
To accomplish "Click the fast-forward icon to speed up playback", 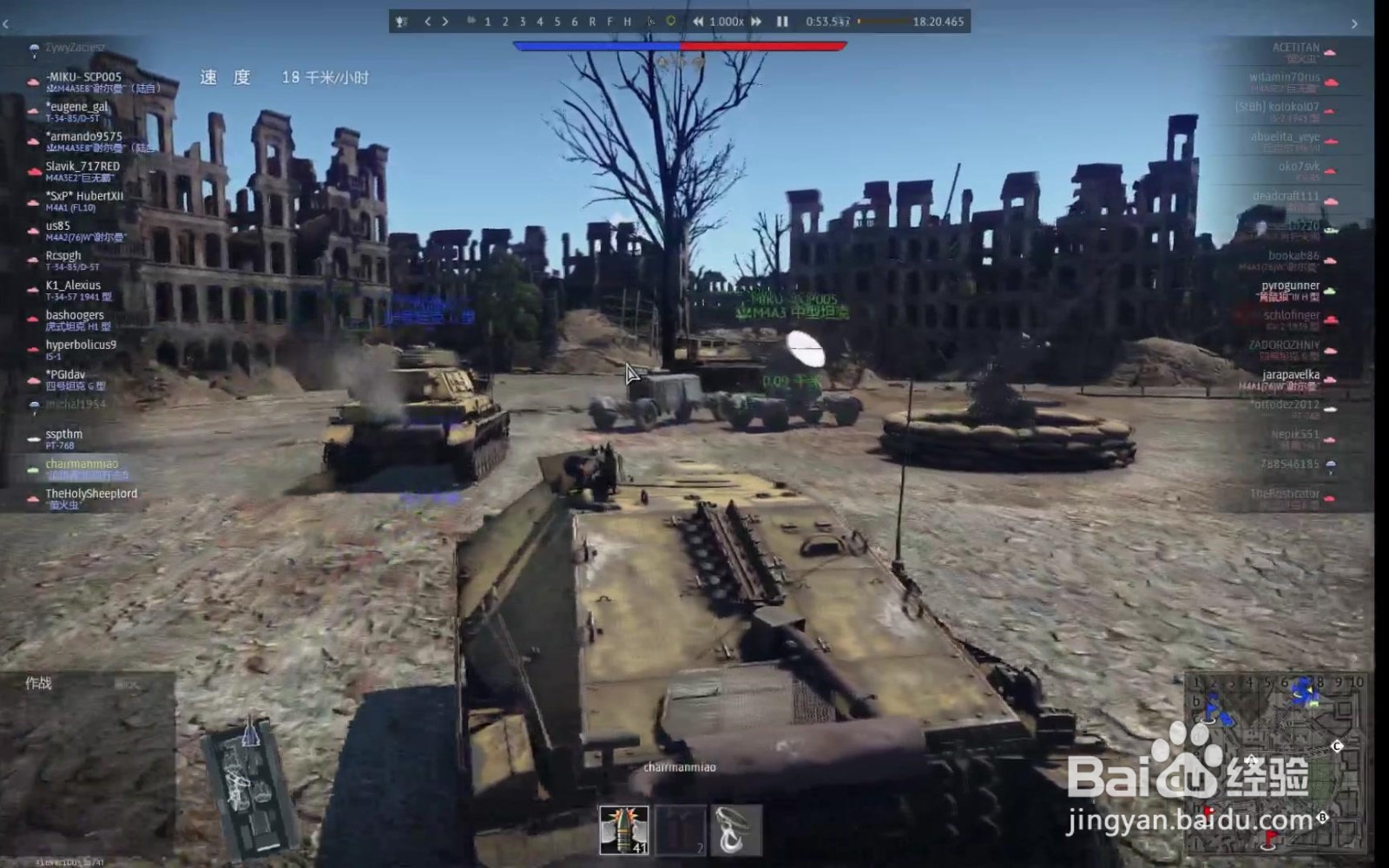I will (755, 23).
